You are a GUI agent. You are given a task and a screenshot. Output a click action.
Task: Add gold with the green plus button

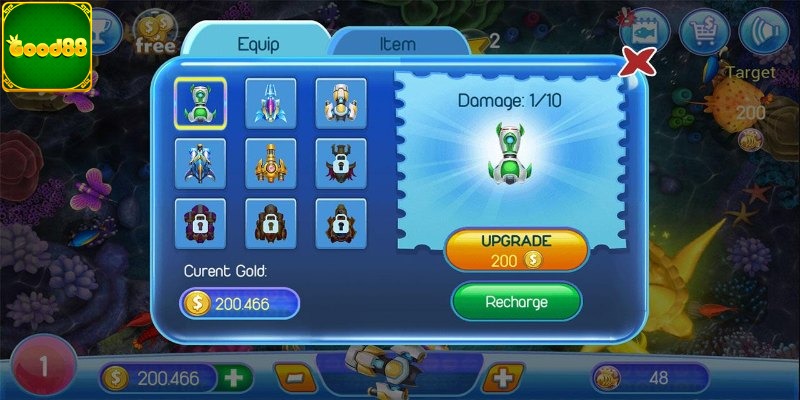click(234, 378)
